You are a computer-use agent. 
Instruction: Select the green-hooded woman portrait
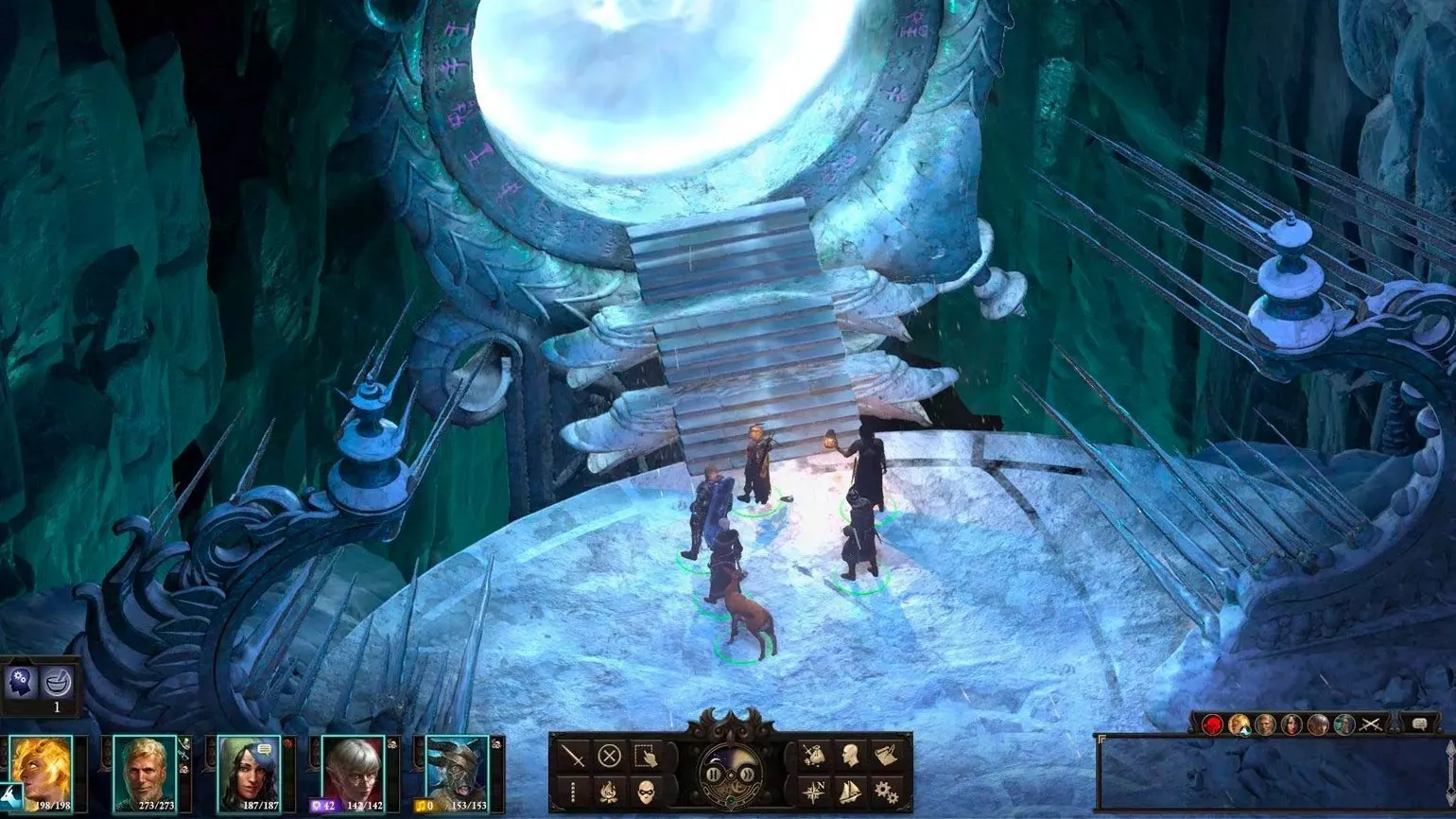point(249,767)
